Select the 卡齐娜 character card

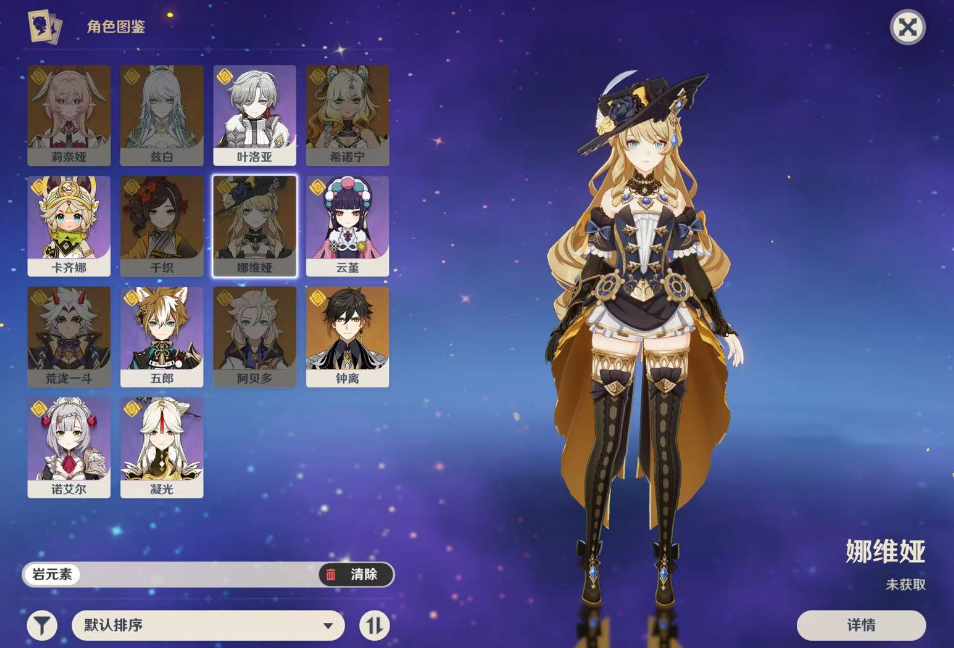pyautogui.click(x=69, y=225)
